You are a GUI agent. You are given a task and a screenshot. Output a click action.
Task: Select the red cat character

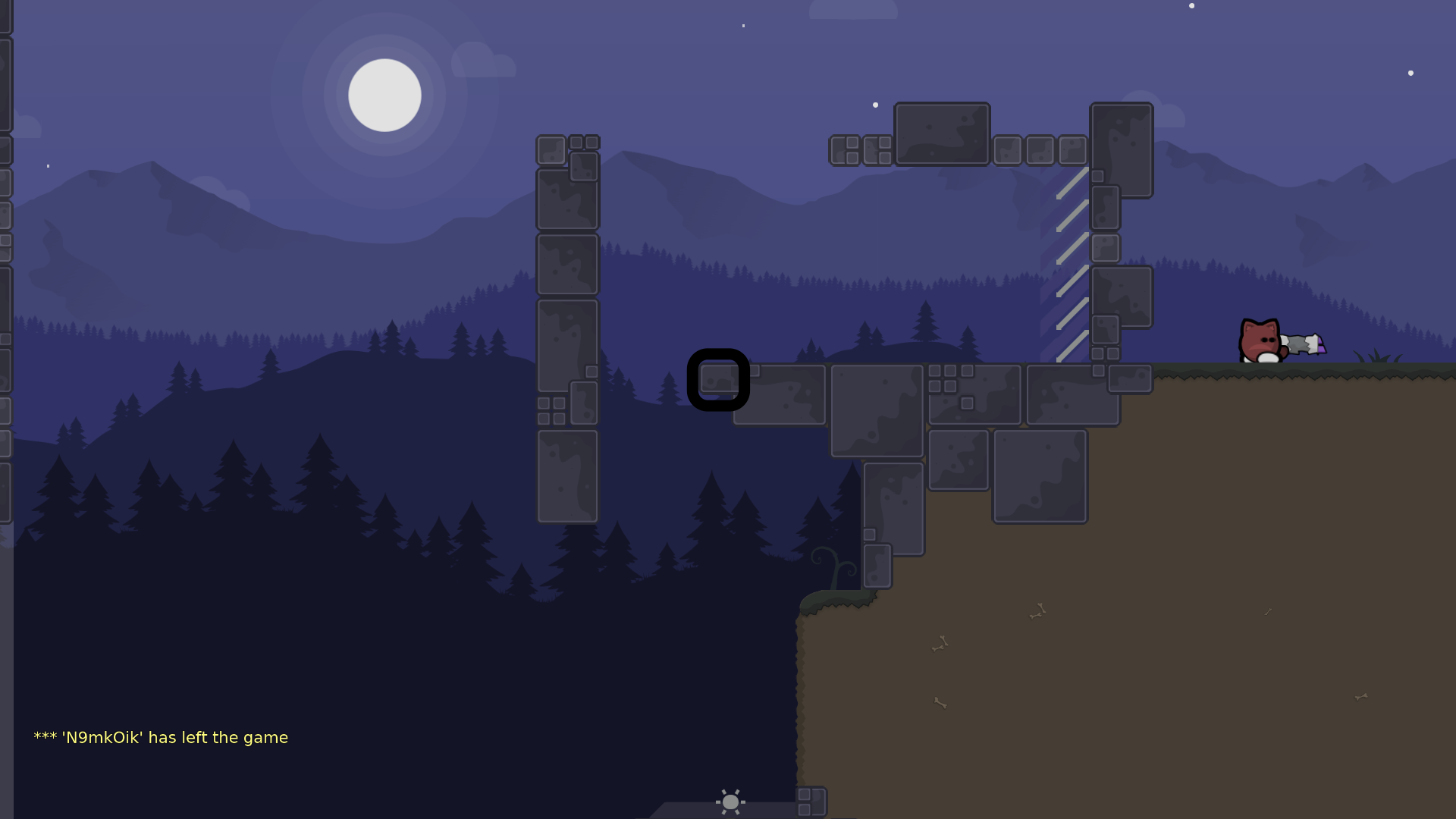[x=1258, y=341]
